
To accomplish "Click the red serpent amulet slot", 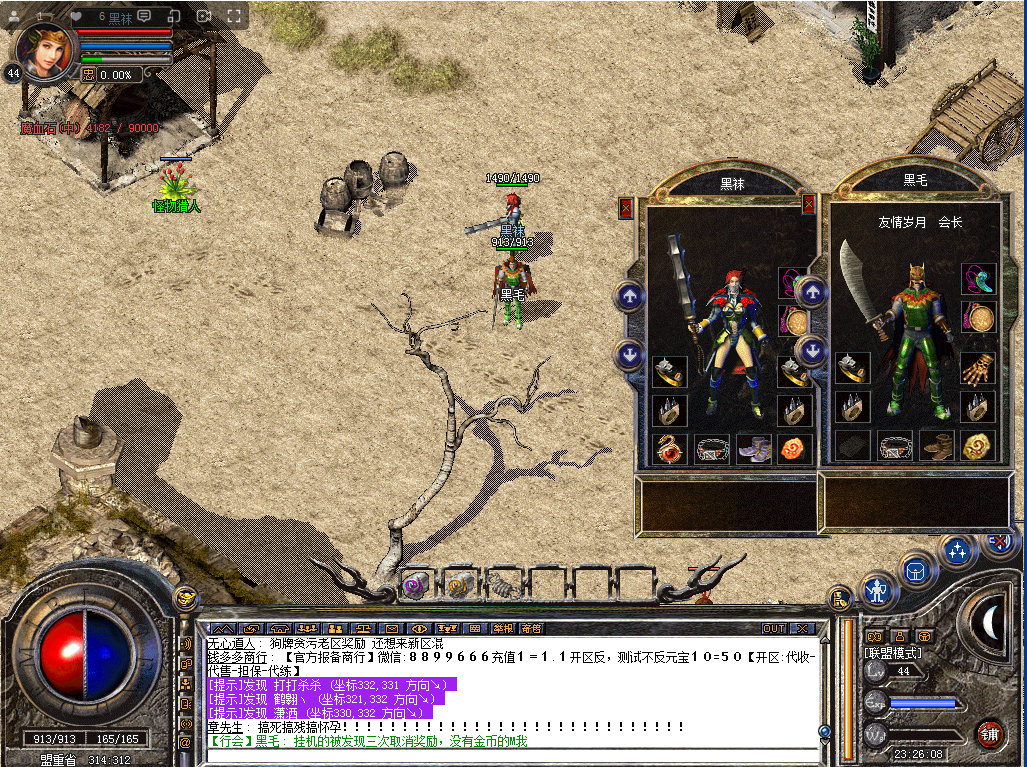I will pos(668,448).
